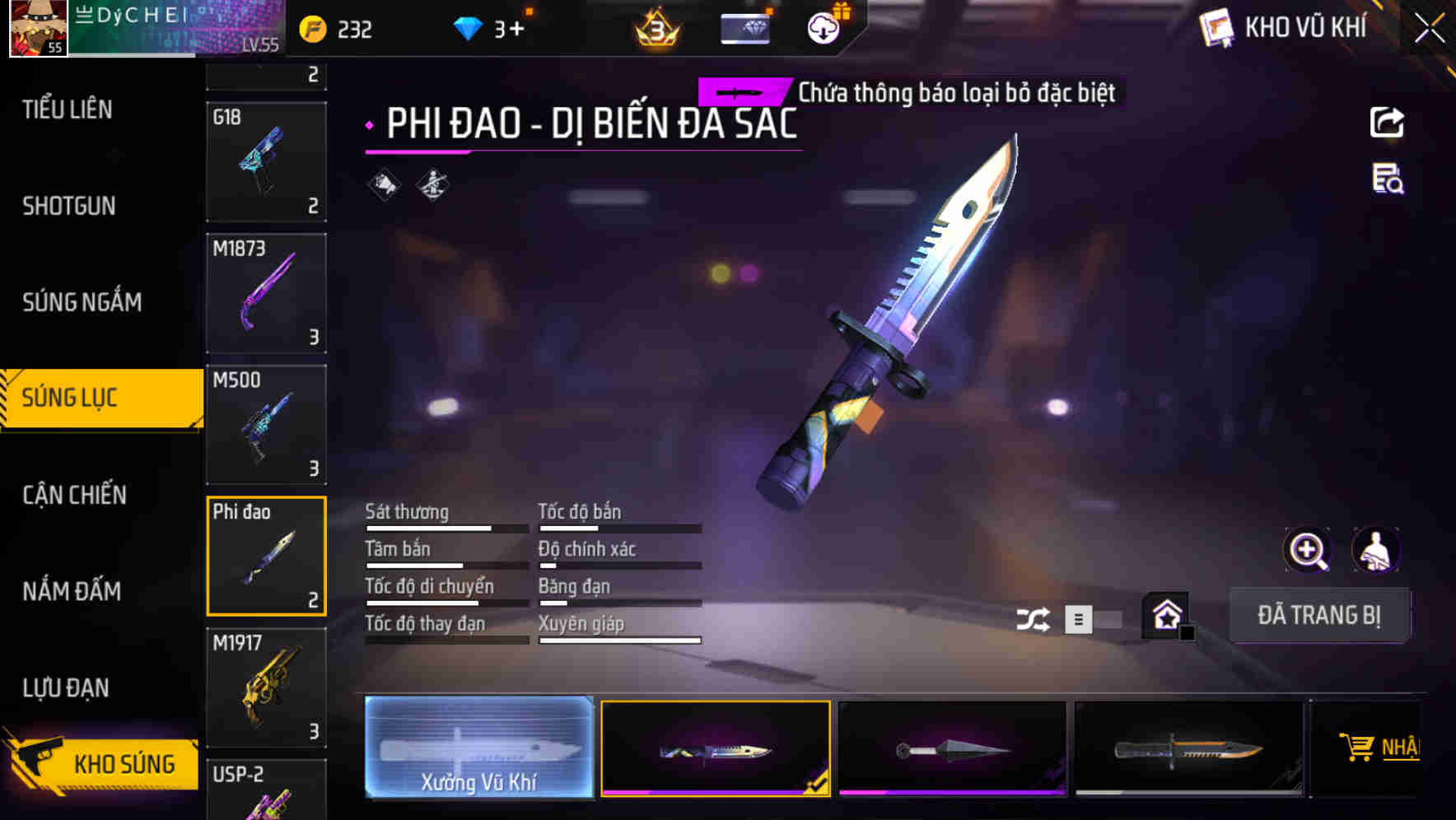The width and height of the screenshot is (1456, 820).
Task: Click the shuffle skin icon
Action: pyautogui.click(x=1034, y=617)
